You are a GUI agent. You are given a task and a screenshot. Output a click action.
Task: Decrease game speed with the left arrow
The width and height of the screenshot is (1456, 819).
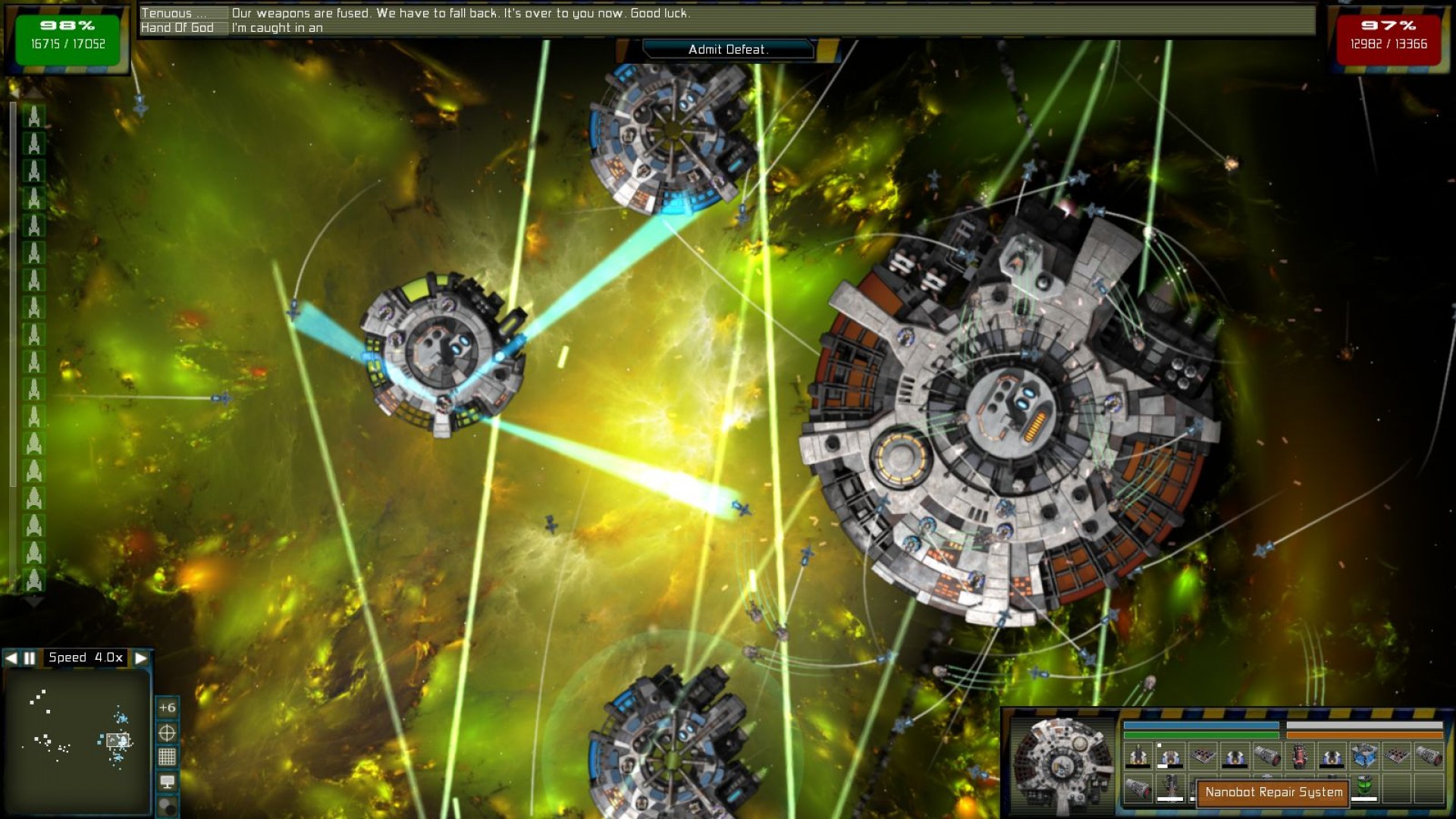(x=11, y=657)
